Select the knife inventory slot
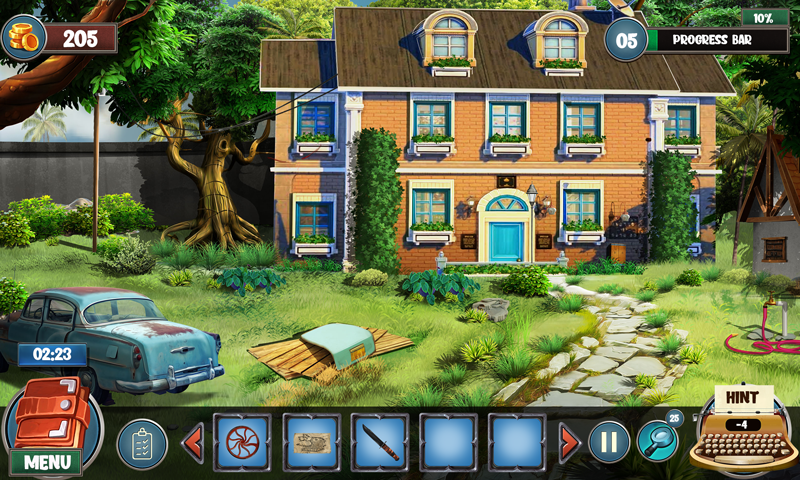 (380, 442)
